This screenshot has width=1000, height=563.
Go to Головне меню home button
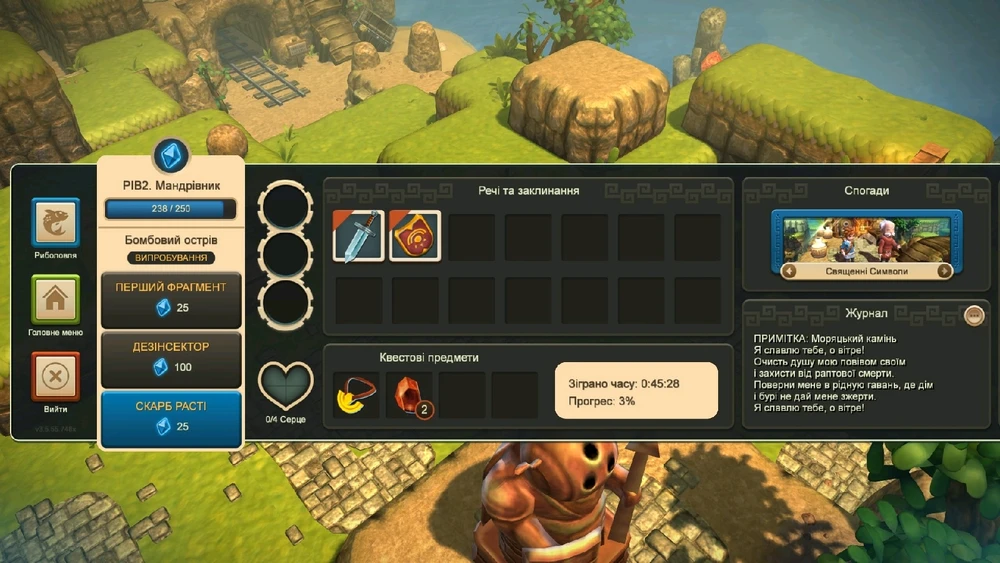point(56,299)
